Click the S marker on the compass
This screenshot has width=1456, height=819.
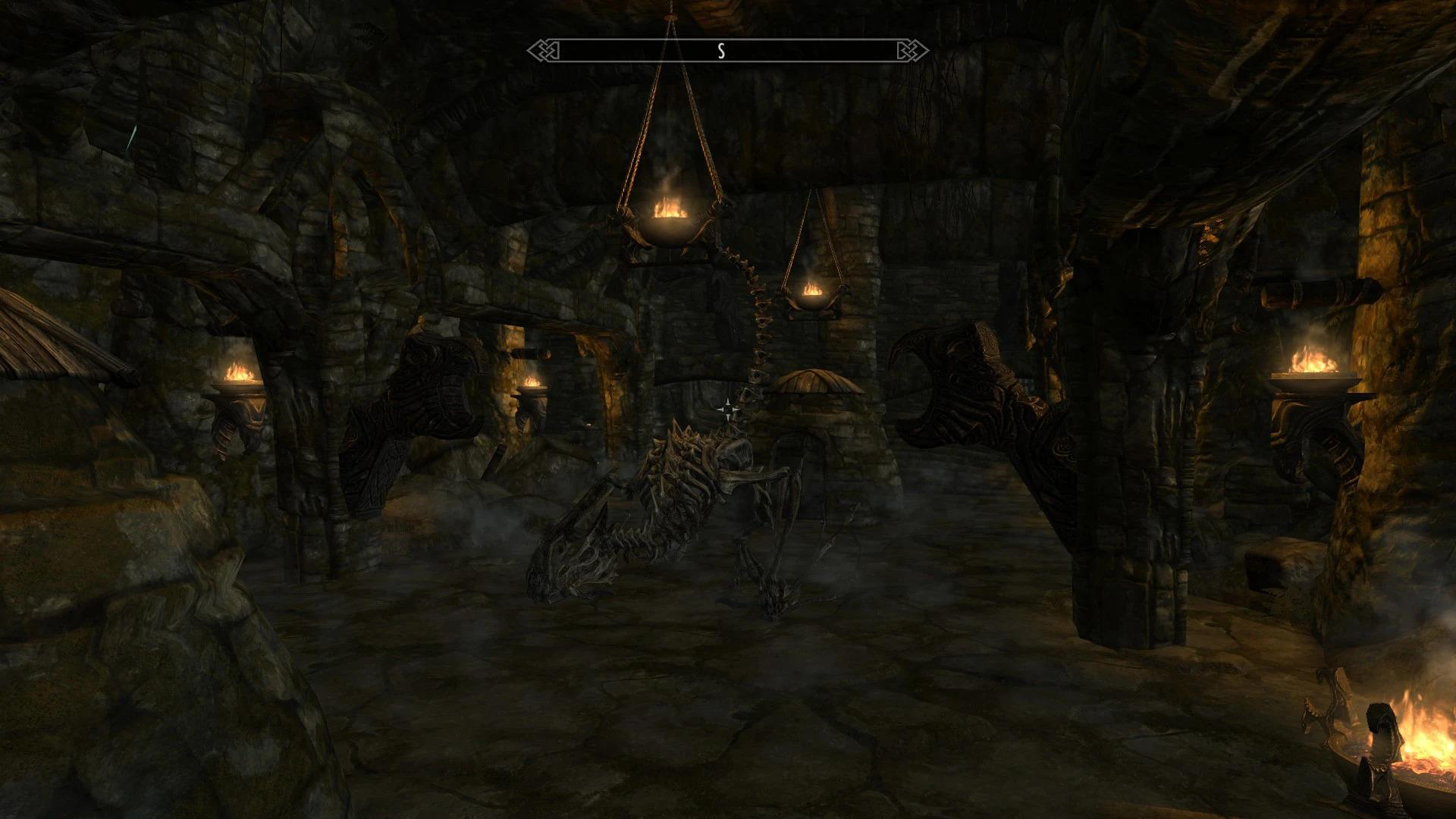coord(721,52)
